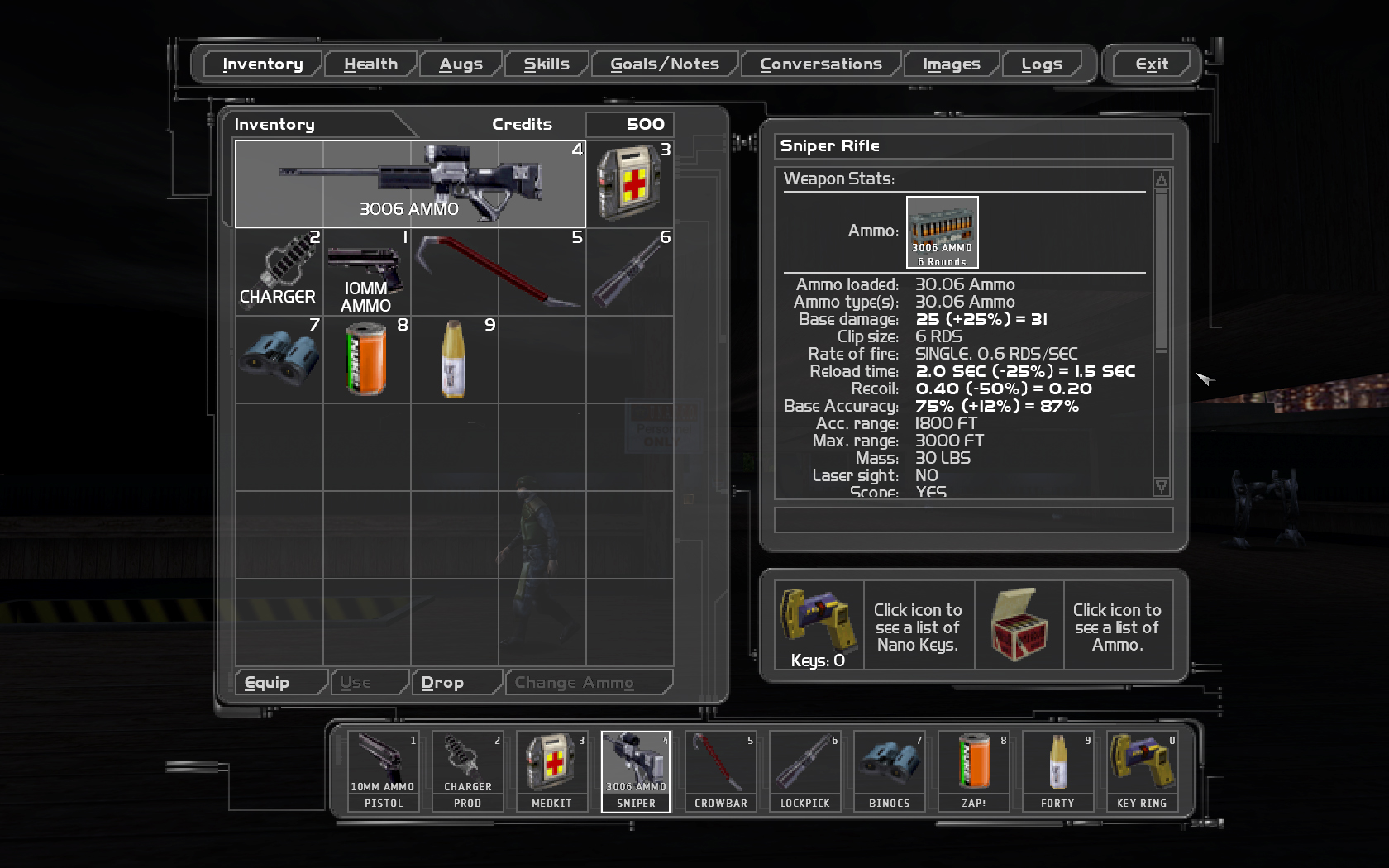The height and width of the screenshot is (868, 1389).
Task: Open the Logs tab
Action: pos(1041,64)
